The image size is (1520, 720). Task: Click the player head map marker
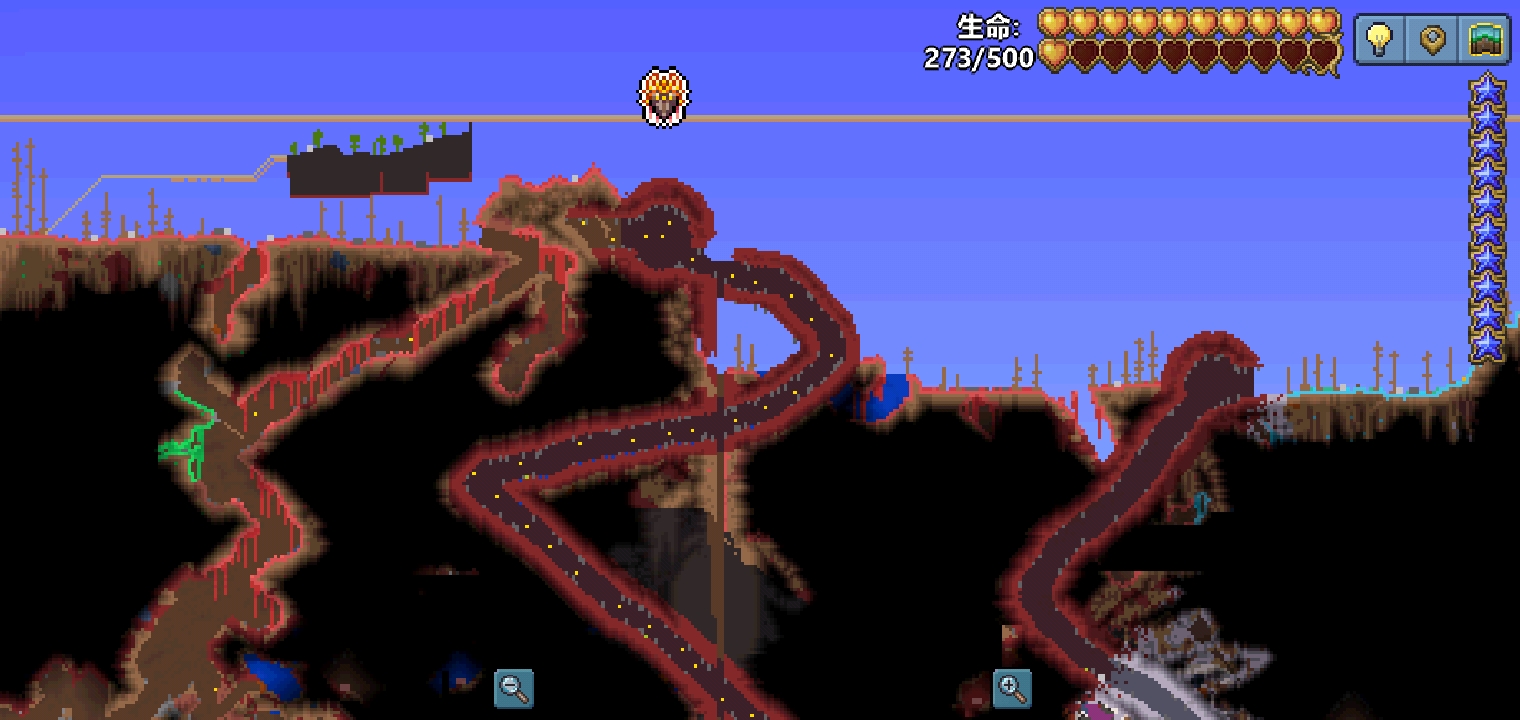click(x=664, y=97)
